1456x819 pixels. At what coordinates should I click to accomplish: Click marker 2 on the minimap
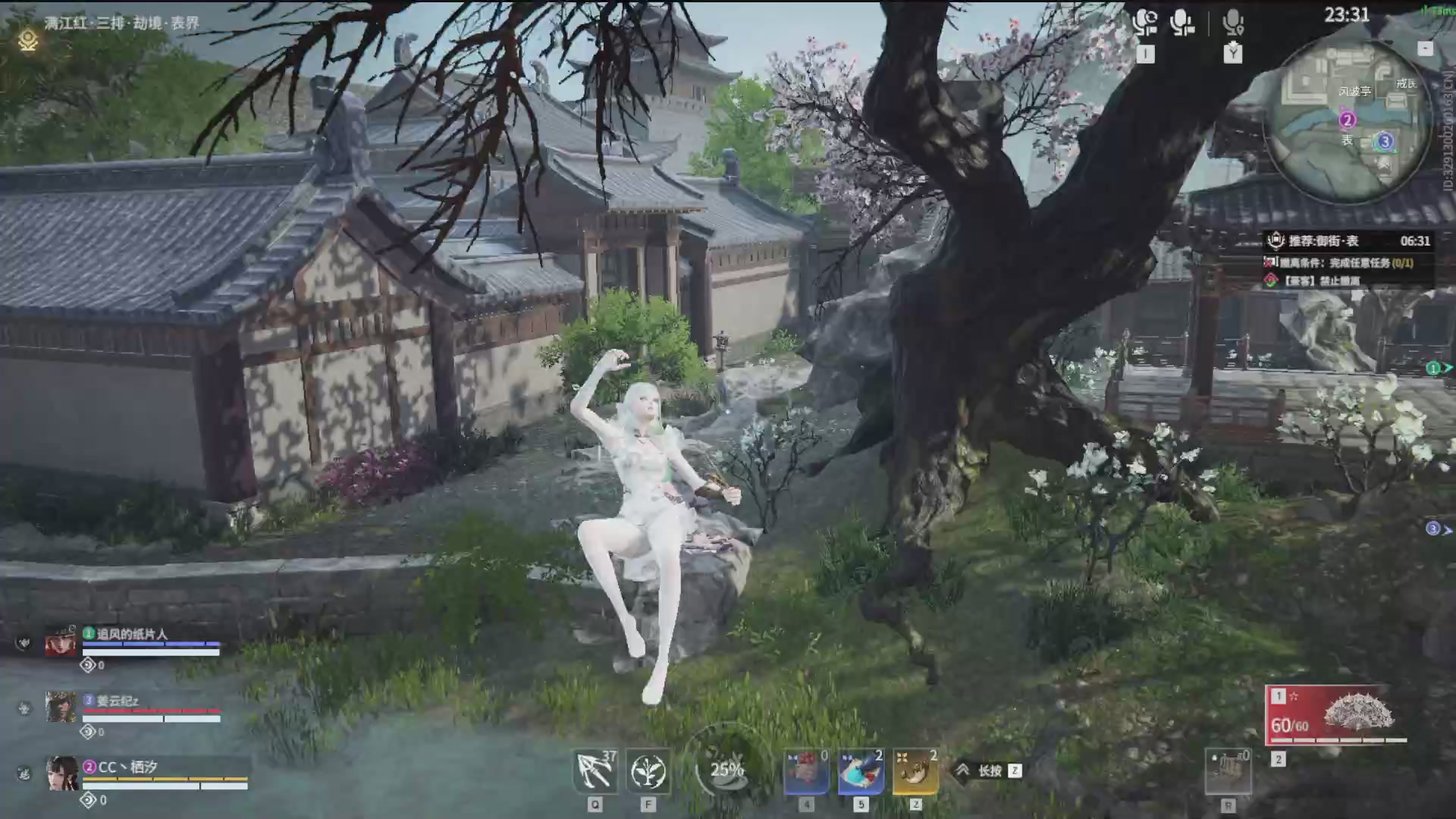pyautogui.click(x=1346, y=120)
